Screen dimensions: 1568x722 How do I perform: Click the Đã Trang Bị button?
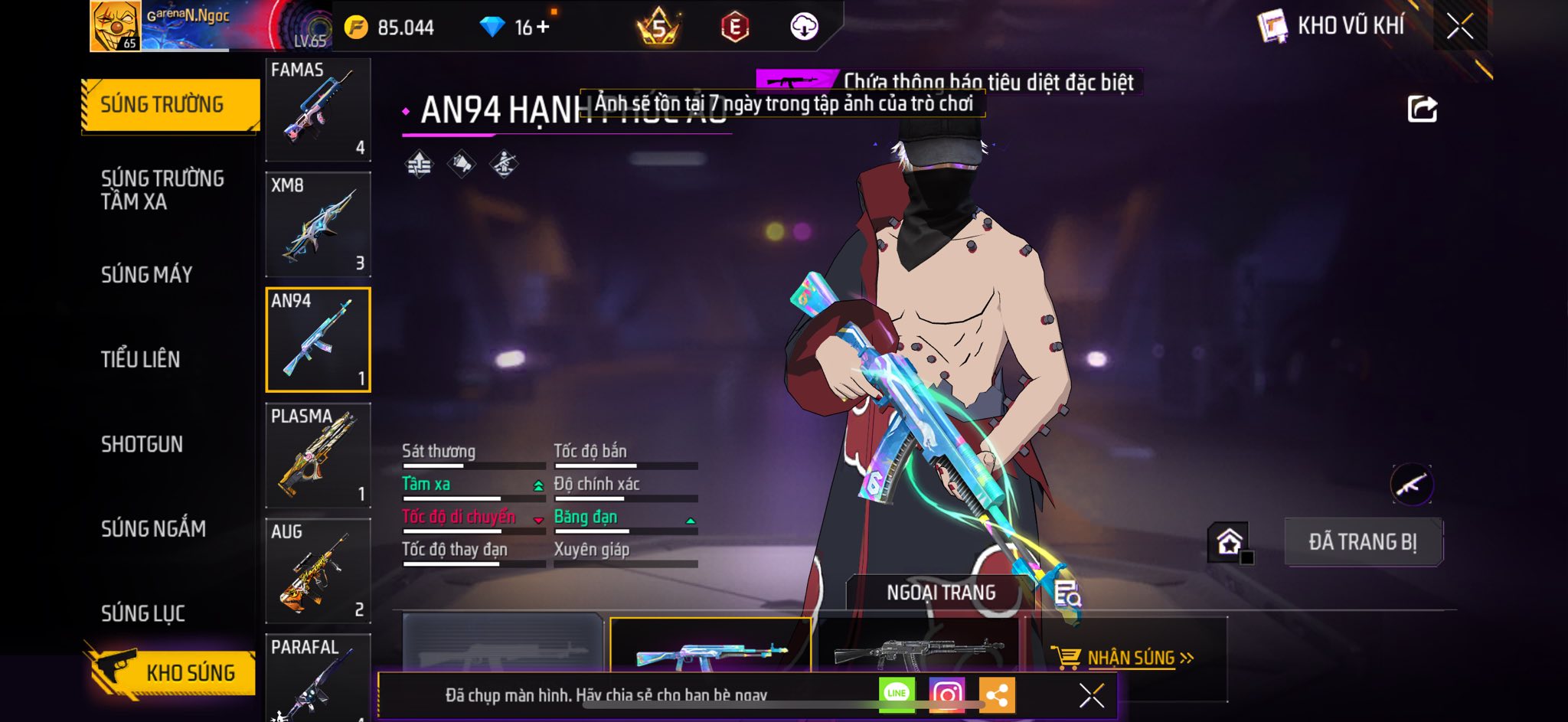pyautogui.click(x=1362, y=542)
